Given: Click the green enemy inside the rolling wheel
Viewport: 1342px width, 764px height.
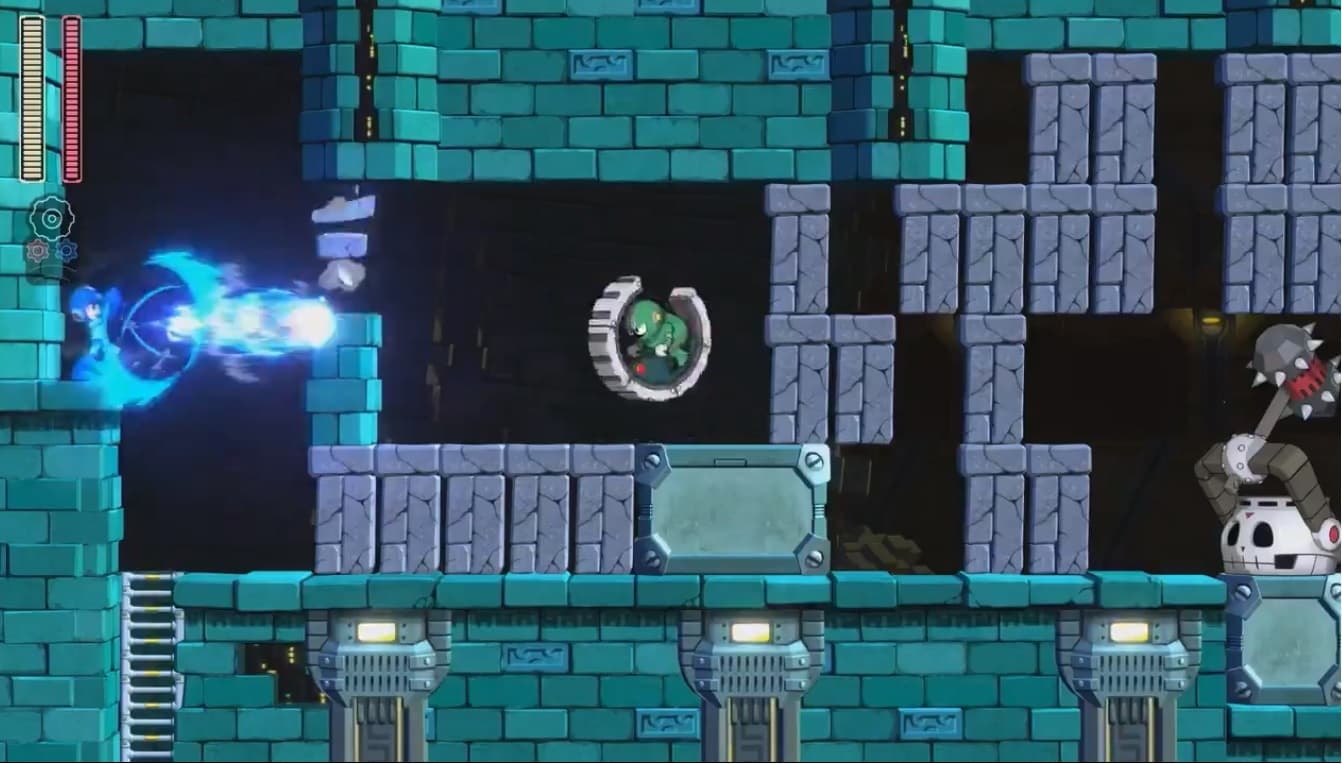Looking at the screenshot, I should pos(656,330).
